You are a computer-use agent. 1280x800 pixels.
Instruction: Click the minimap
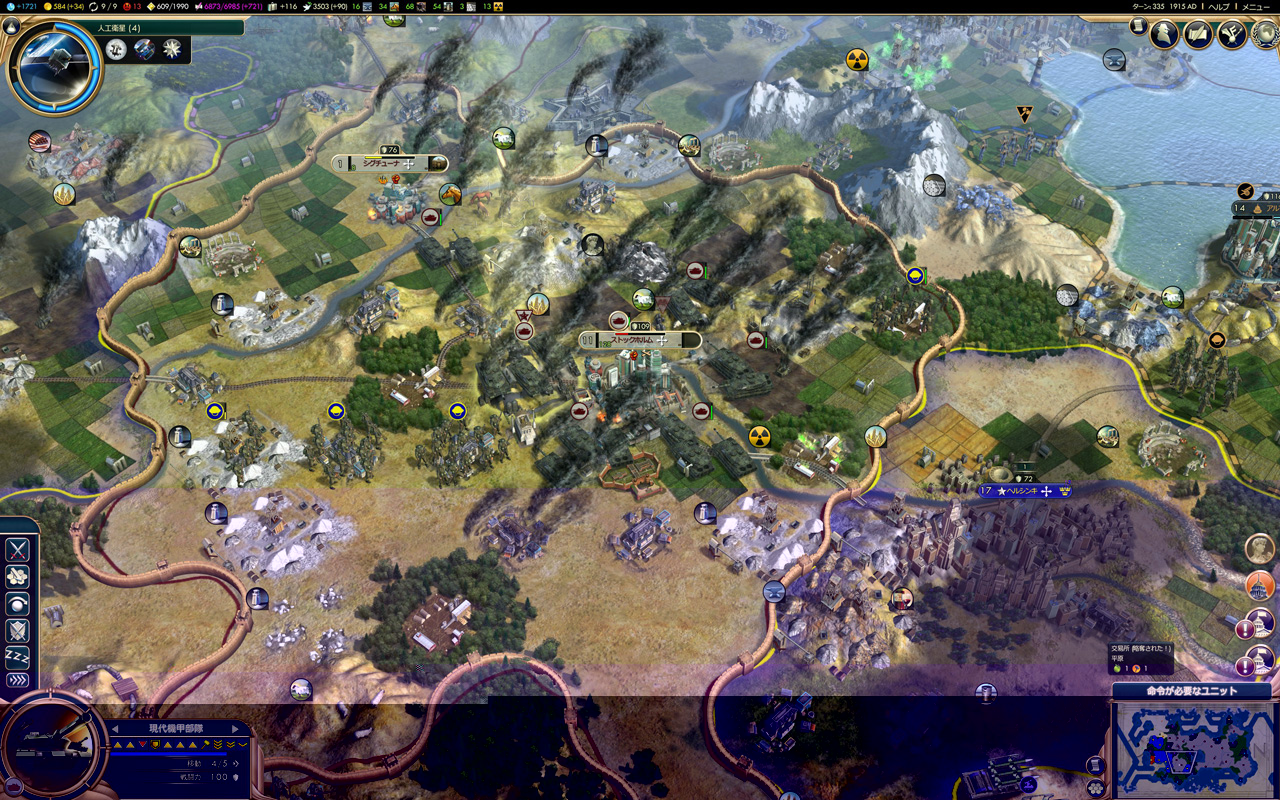coord(1193,748)
